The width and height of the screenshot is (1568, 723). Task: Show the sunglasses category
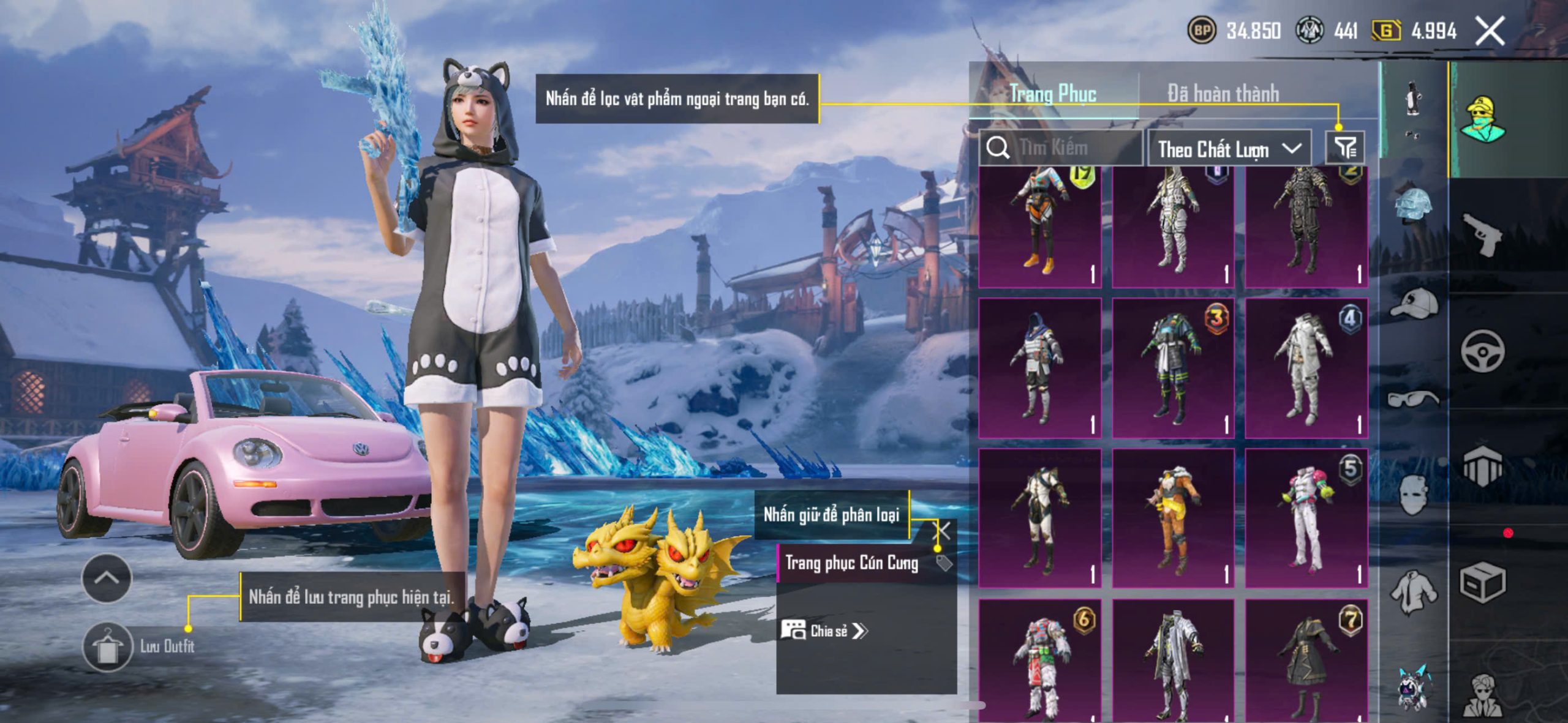pyautogui.click(x=1414, y=399)
